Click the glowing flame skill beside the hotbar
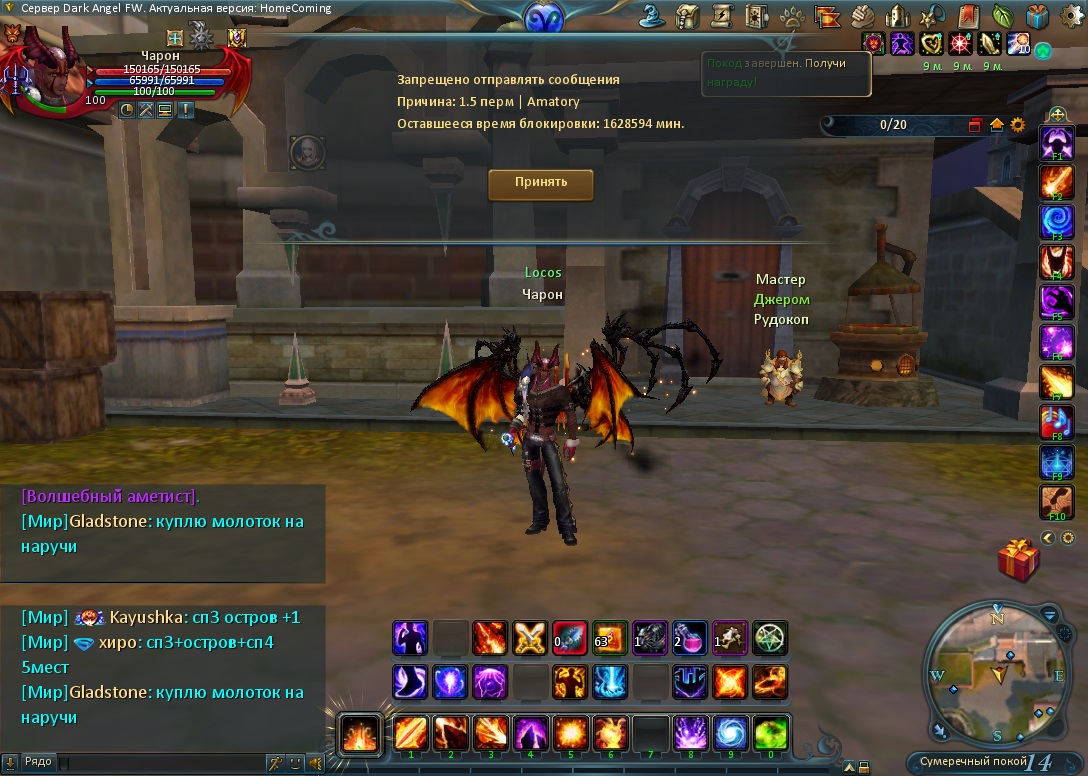 359,735
